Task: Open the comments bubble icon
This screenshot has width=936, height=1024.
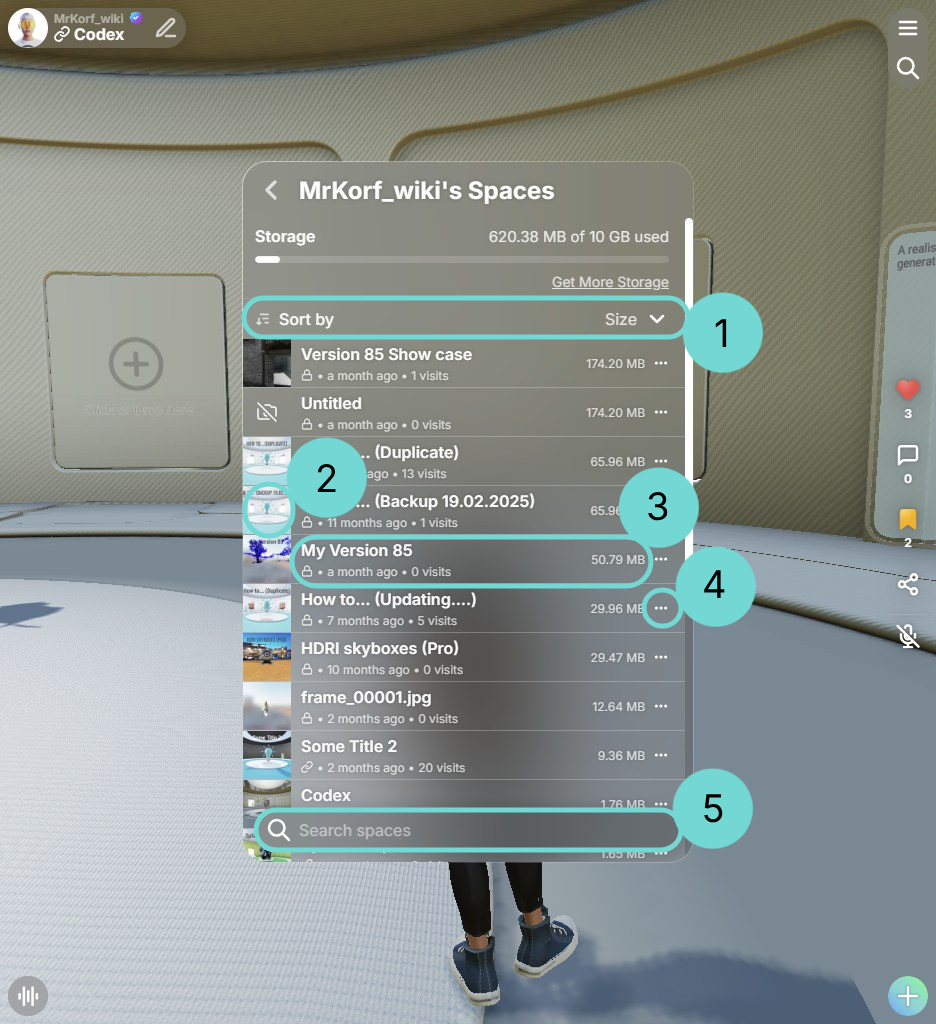Action: click(x=908, y=456)
